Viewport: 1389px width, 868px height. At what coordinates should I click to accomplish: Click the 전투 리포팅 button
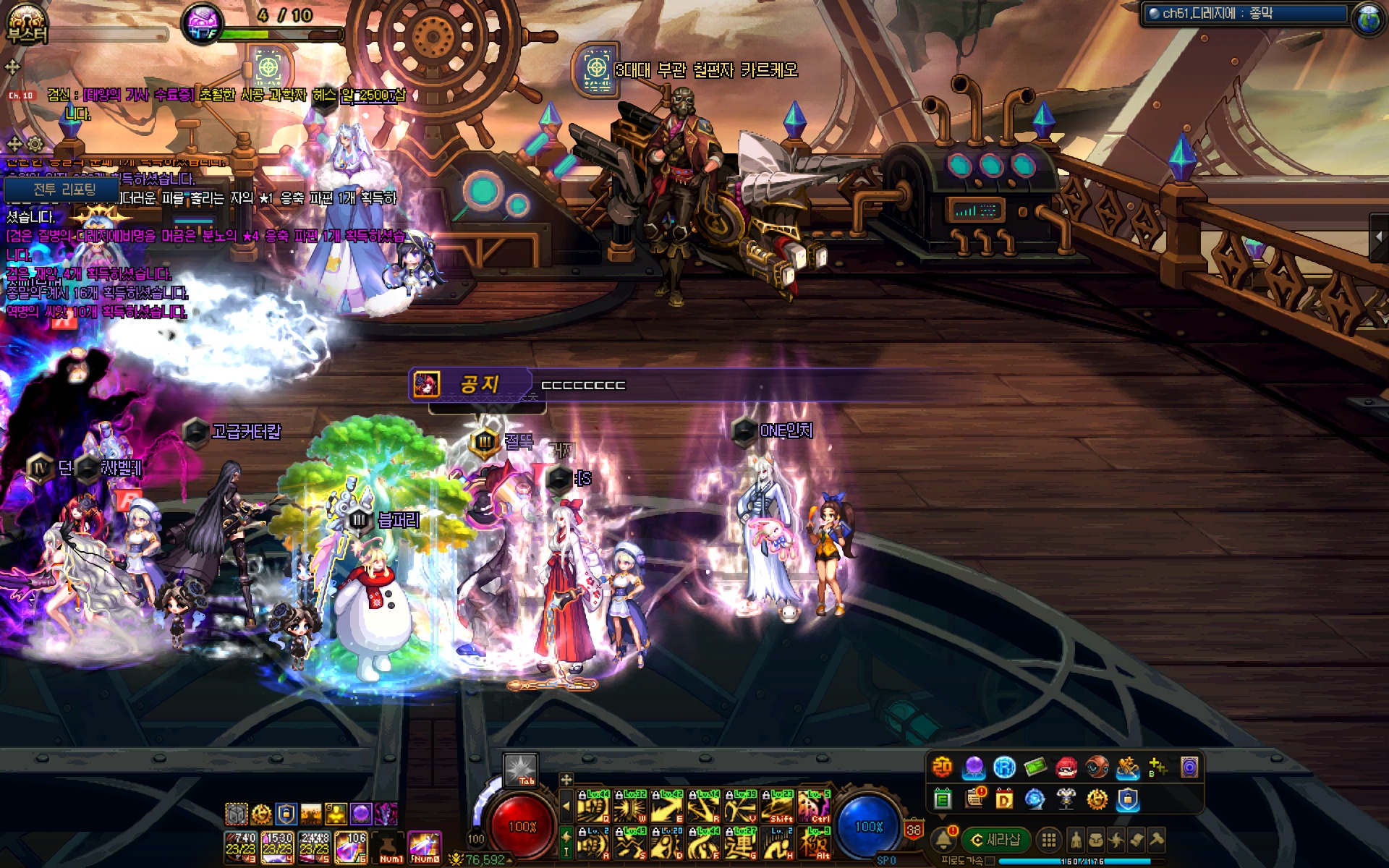64,190
